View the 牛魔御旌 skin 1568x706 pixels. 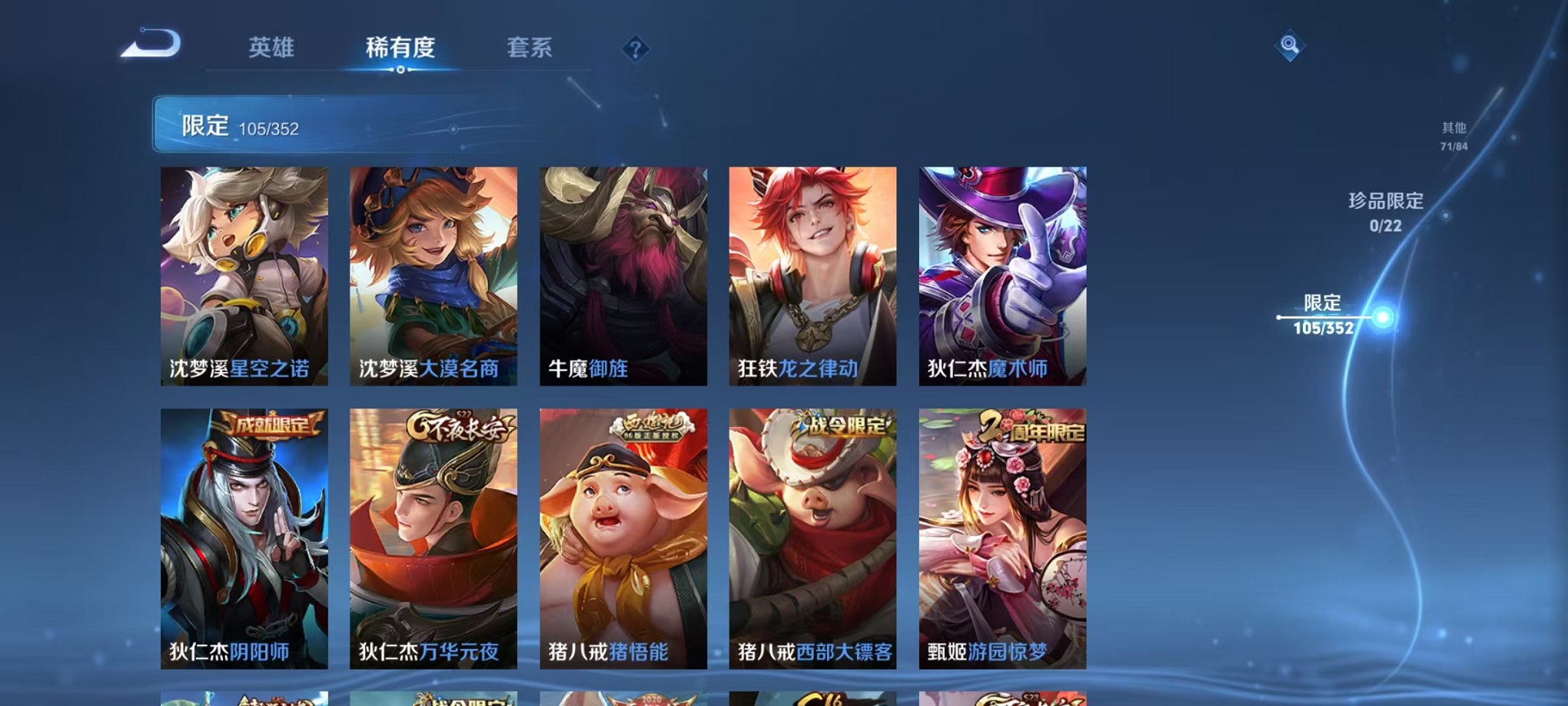coord(622,277)
